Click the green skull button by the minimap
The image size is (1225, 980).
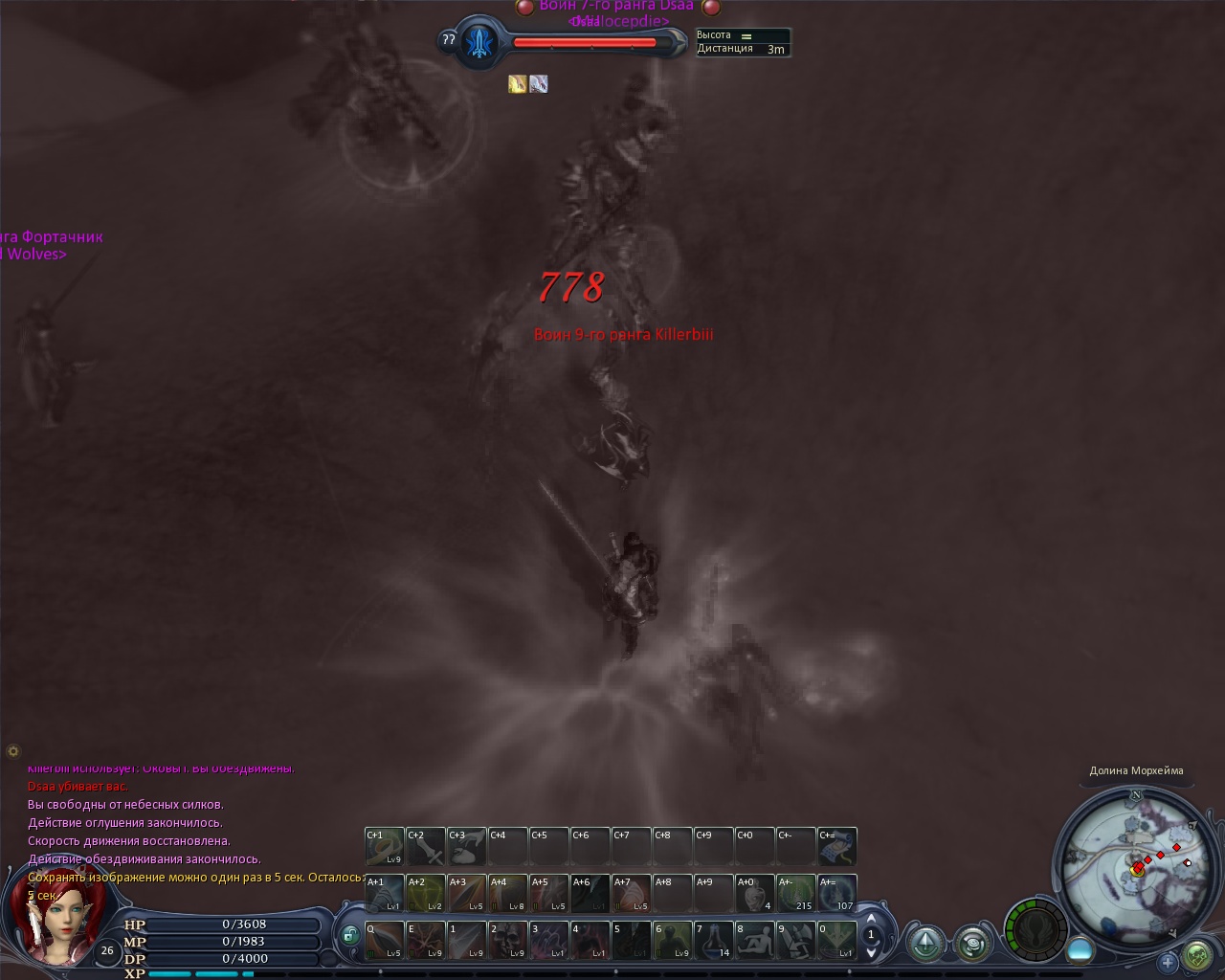coord(1197,955)
